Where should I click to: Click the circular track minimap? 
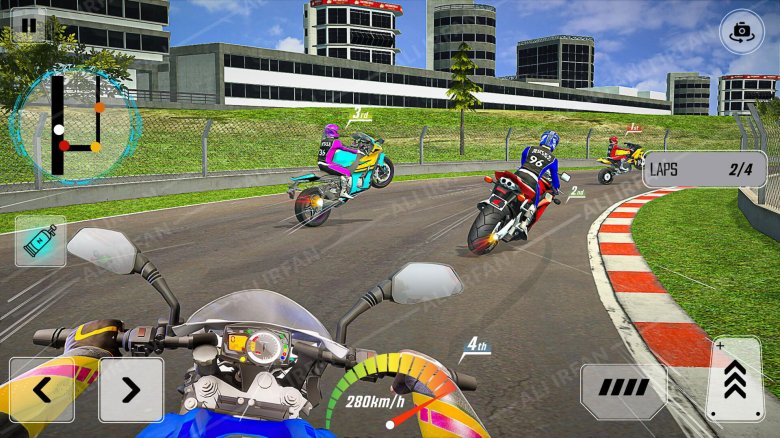[74, 125]
